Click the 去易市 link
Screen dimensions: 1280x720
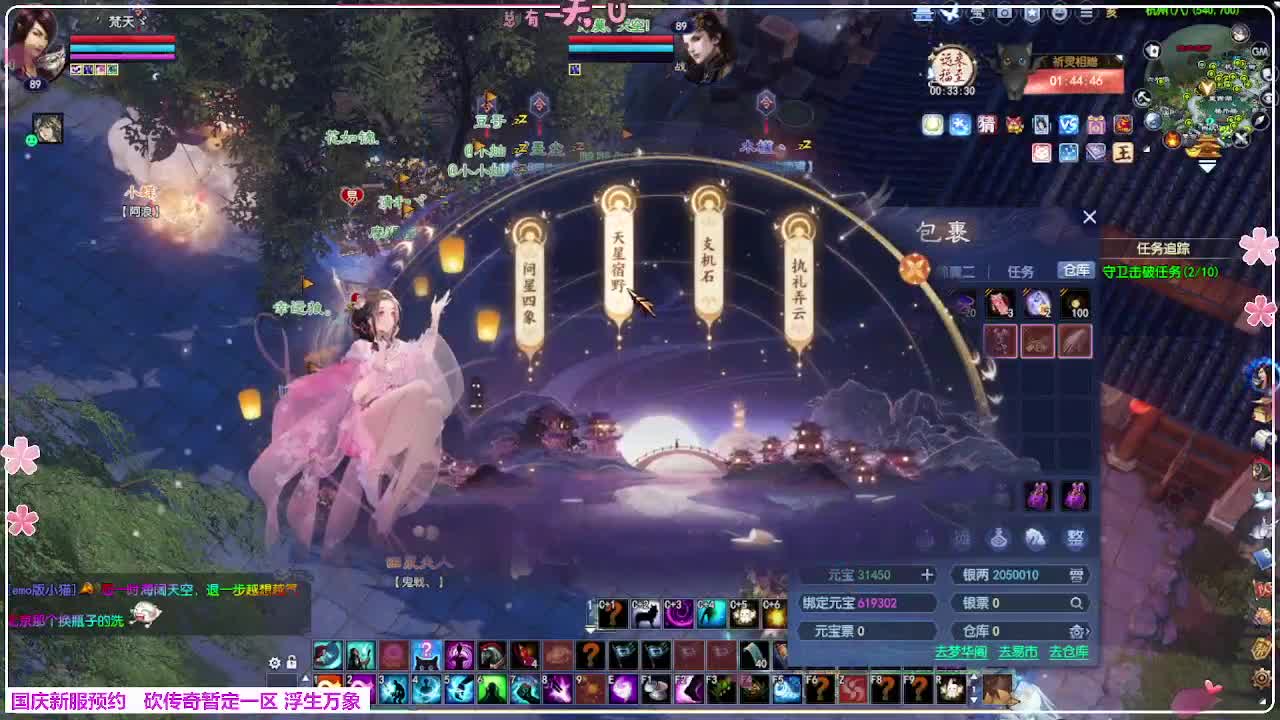(1019, 652)
